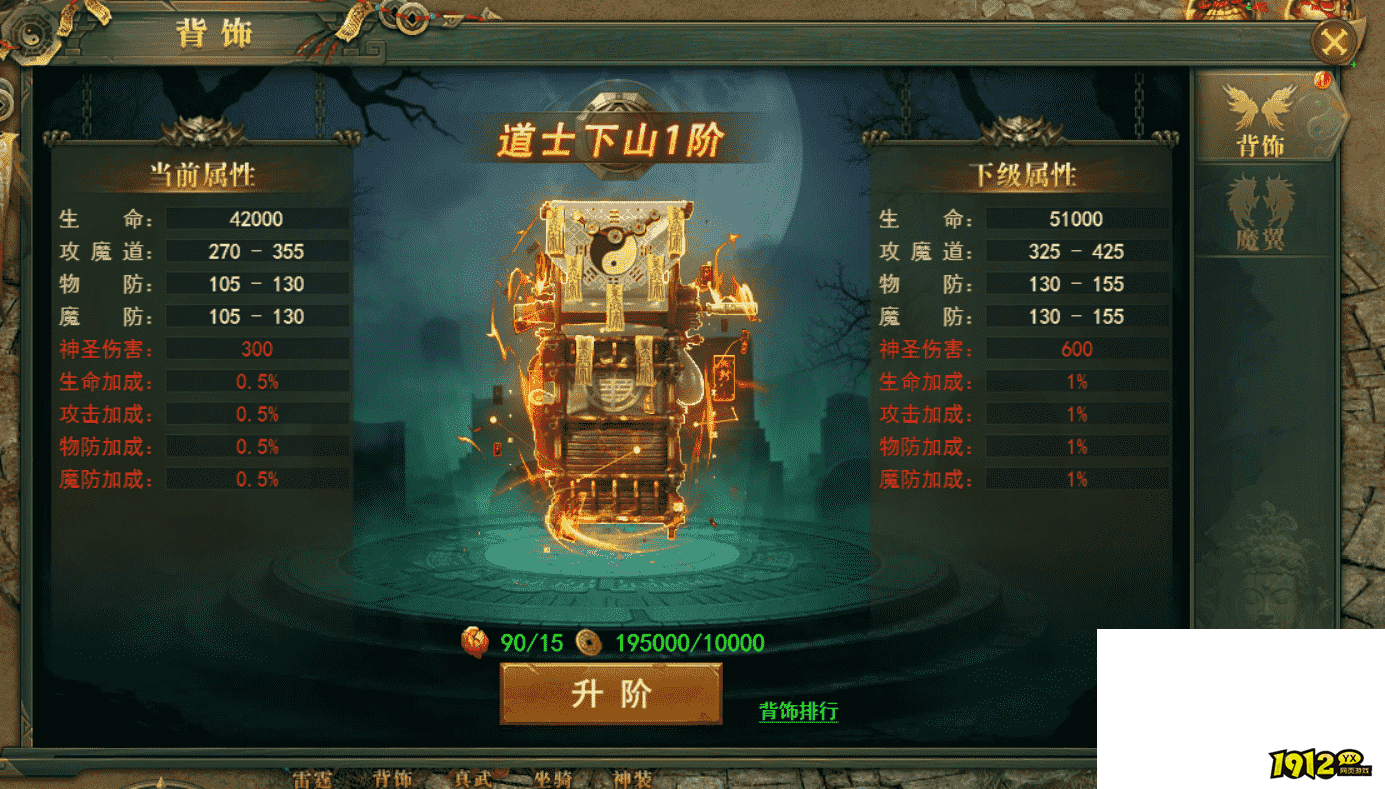The width and height of the screenshot is (1385, 789).
Task: Click the yin-yang emblem above 道士下山1阶 title
Action: pyautogui.click(x=617, y=100)
